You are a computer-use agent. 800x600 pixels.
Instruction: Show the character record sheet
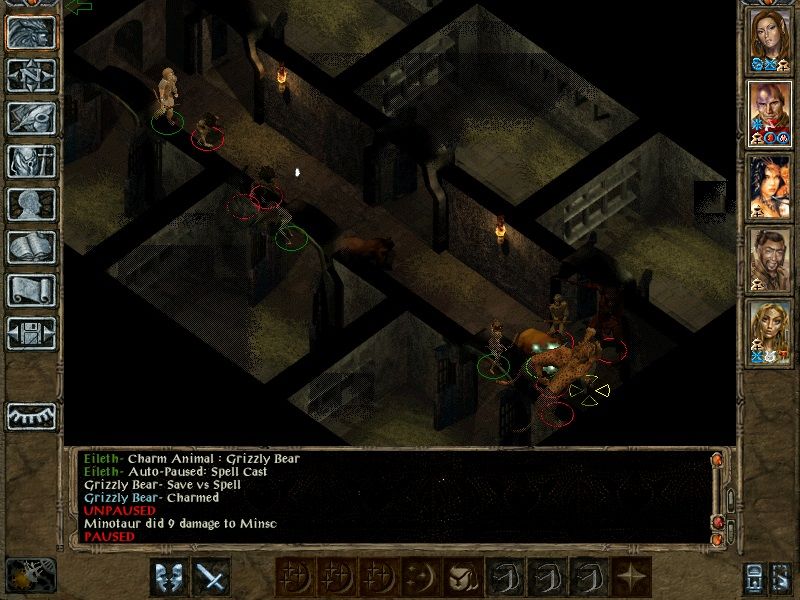tap(31, 204)
